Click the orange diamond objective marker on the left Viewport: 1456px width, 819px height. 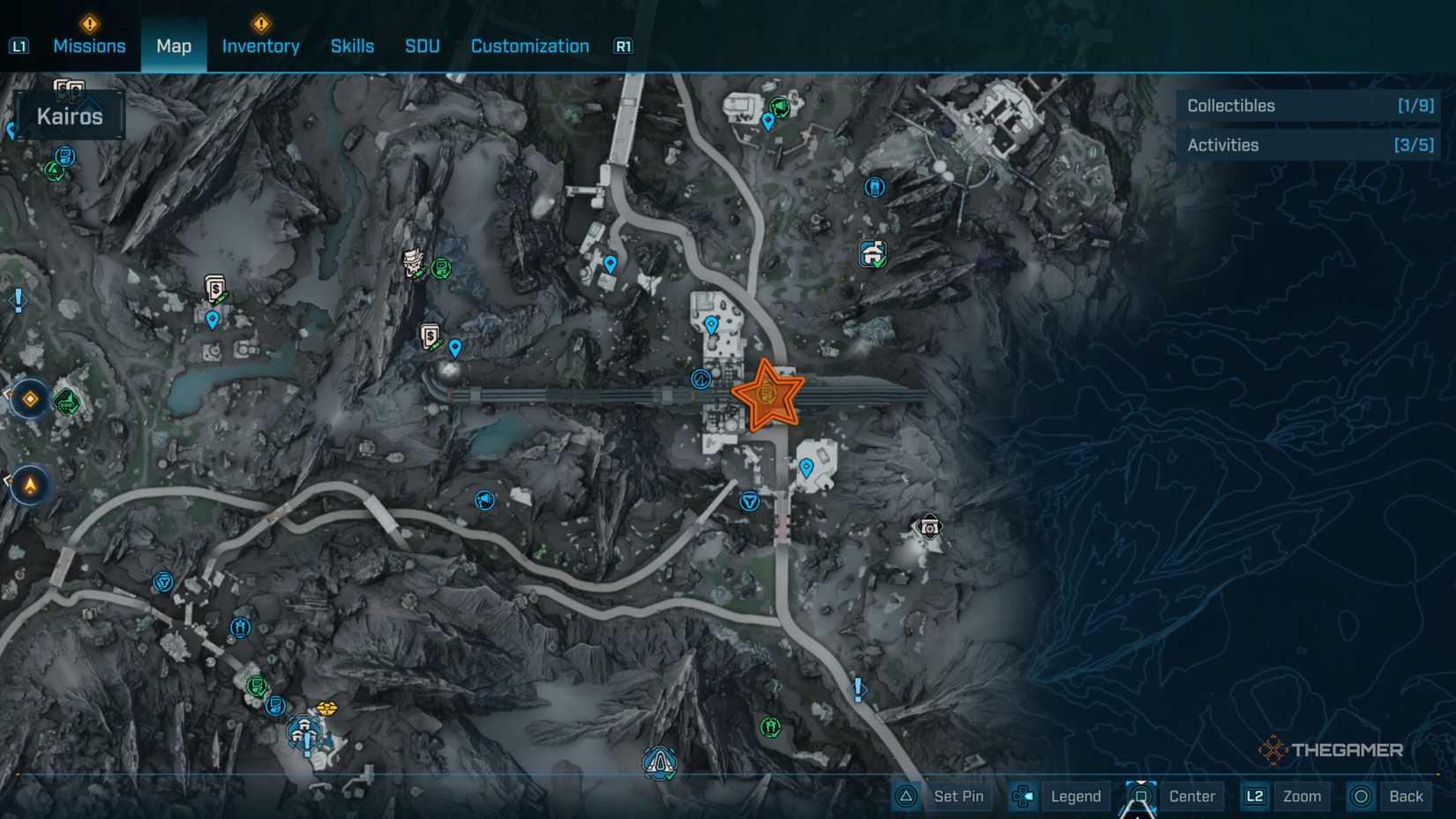click(29, 399)
